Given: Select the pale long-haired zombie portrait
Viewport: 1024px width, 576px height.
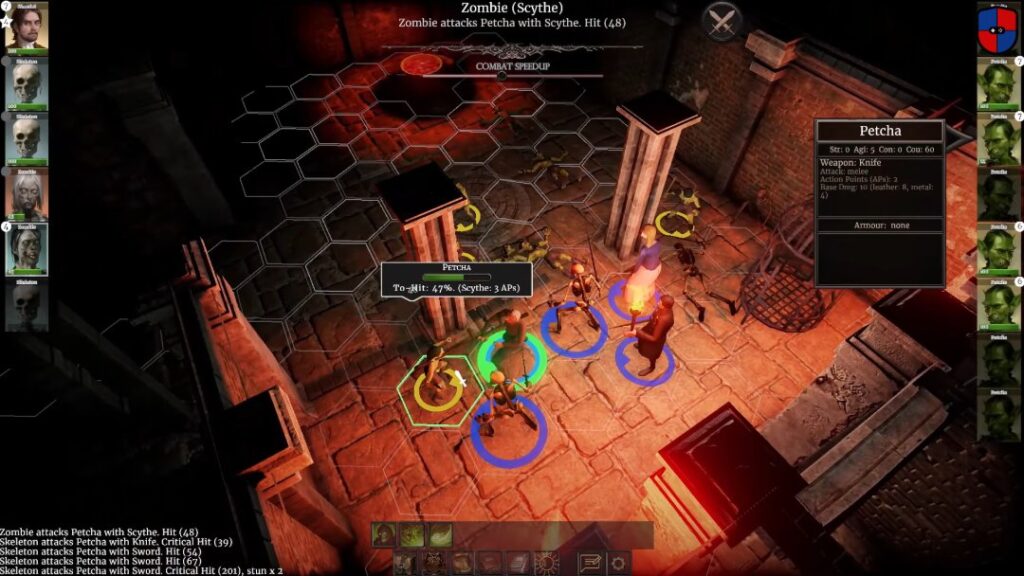Looking at the screenshot, I should point(27,194).
